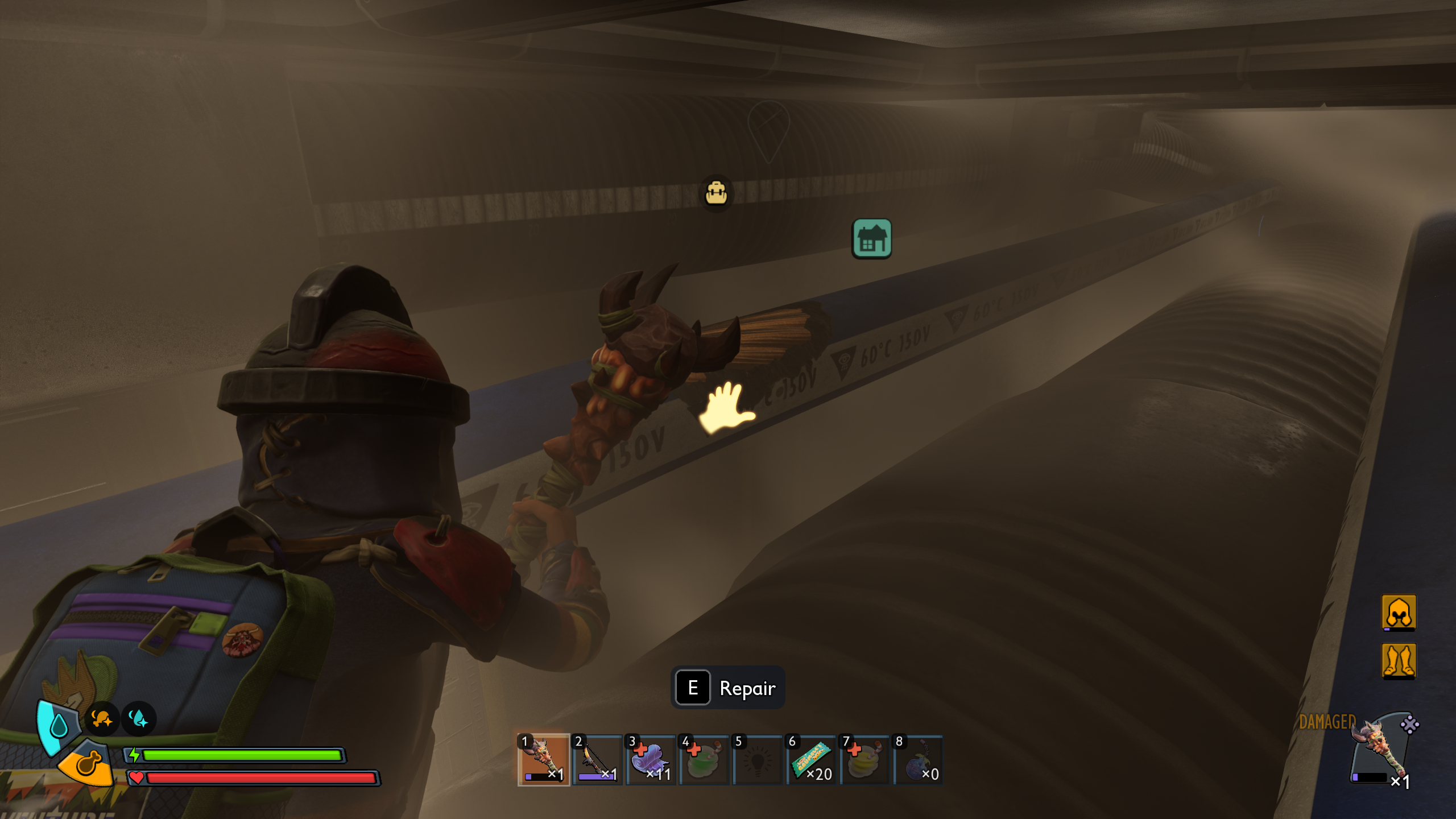Viewport: 1456px width, 819px height.
Task: Use the purple bandage in slot 3
Action: 650,760
